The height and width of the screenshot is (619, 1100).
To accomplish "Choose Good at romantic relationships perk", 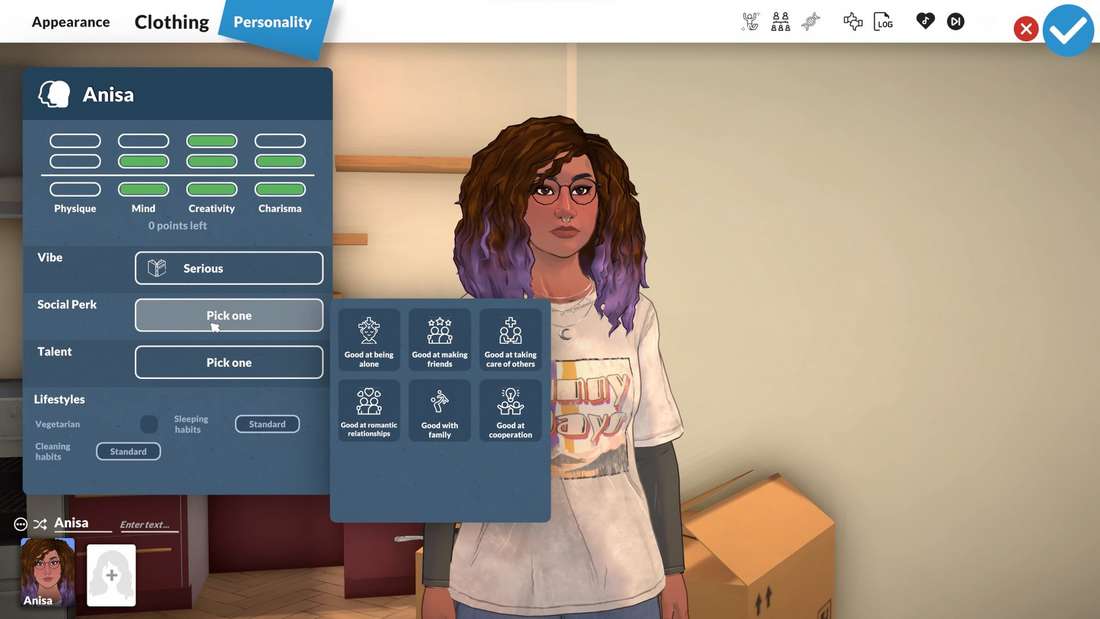I will (x=369, y=411).
